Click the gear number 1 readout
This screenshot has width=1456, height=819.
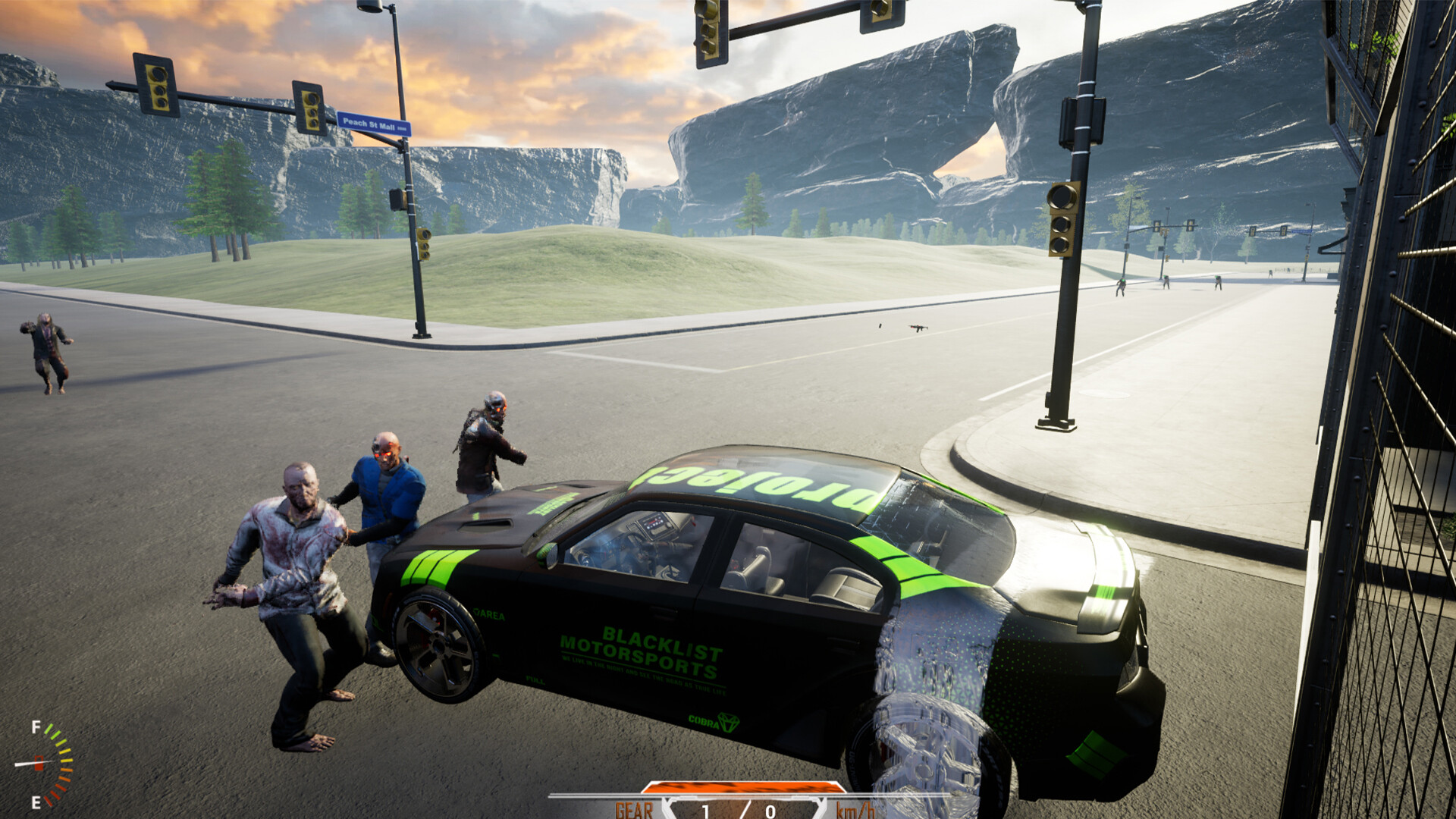(707, 811)
